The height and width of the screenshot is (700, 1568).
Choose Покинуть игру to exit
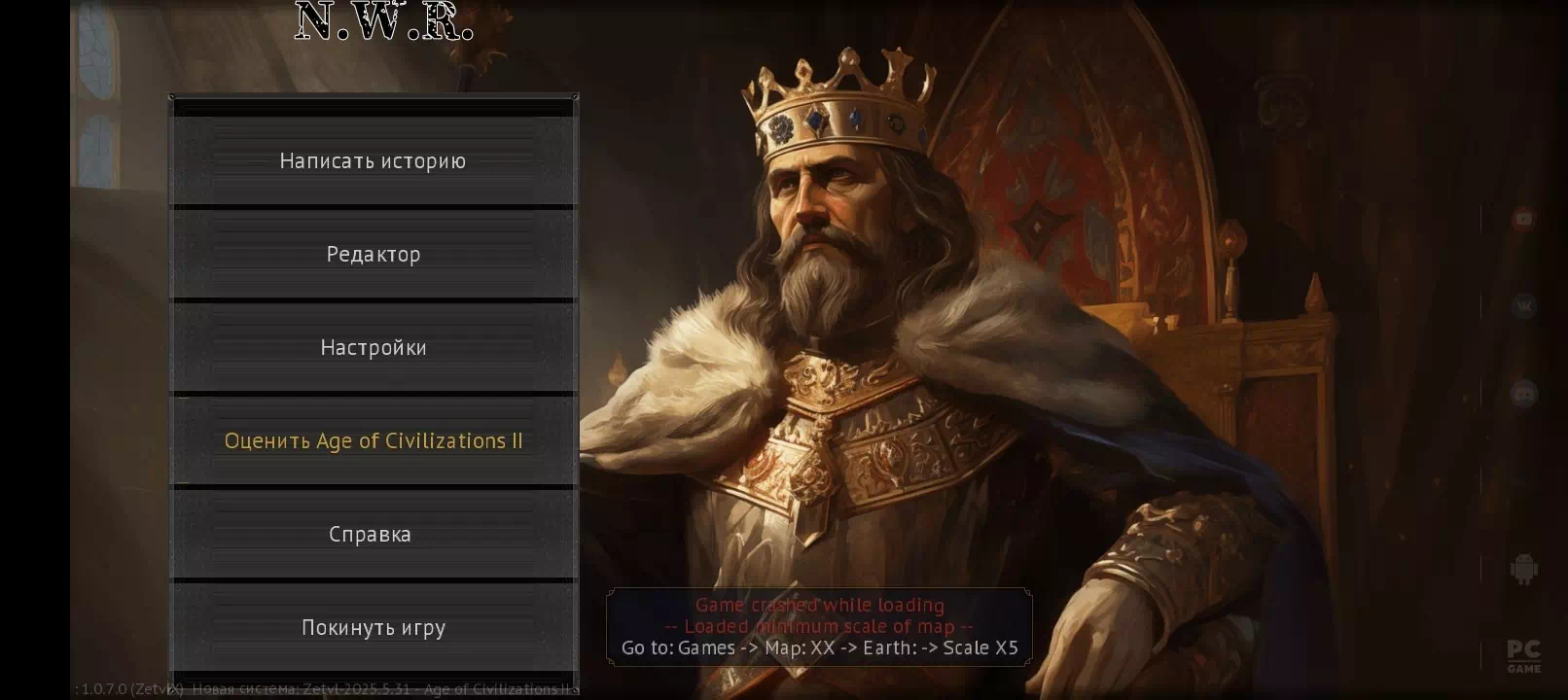[374, 628]
